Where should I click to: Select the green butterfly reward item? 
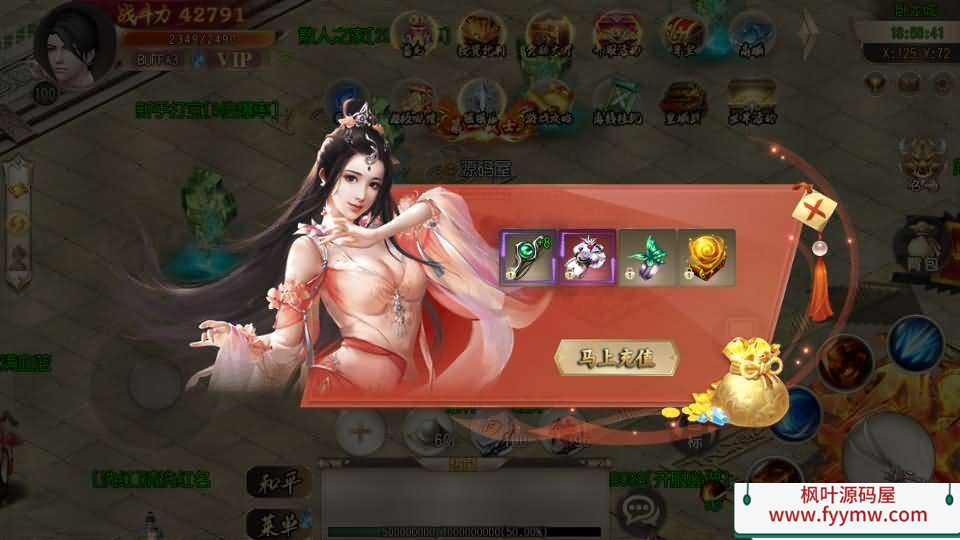[x=647, y=258]
